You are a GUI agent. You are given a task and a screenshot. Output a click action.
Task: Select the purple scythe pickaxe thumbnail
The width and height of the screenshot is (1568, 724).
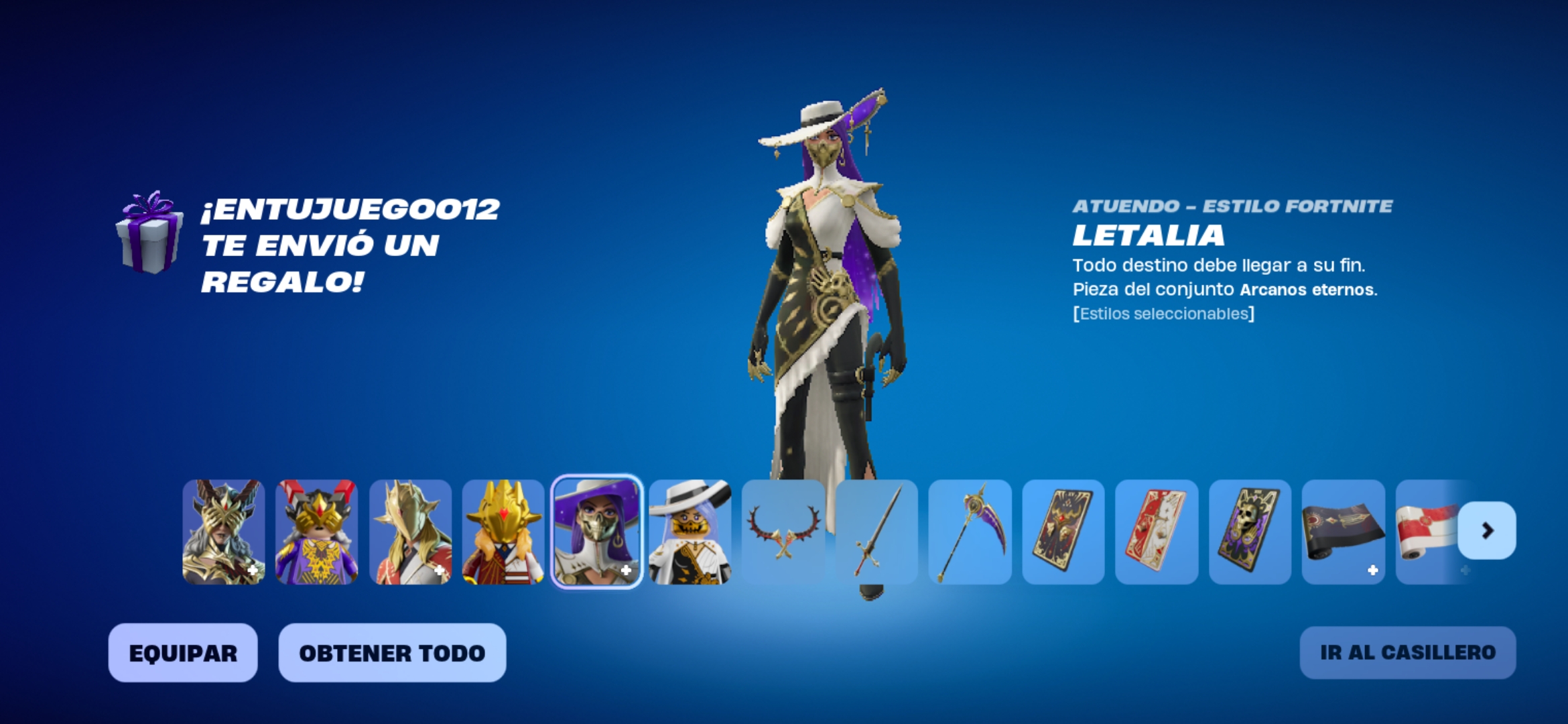click(x=970, y=532)
